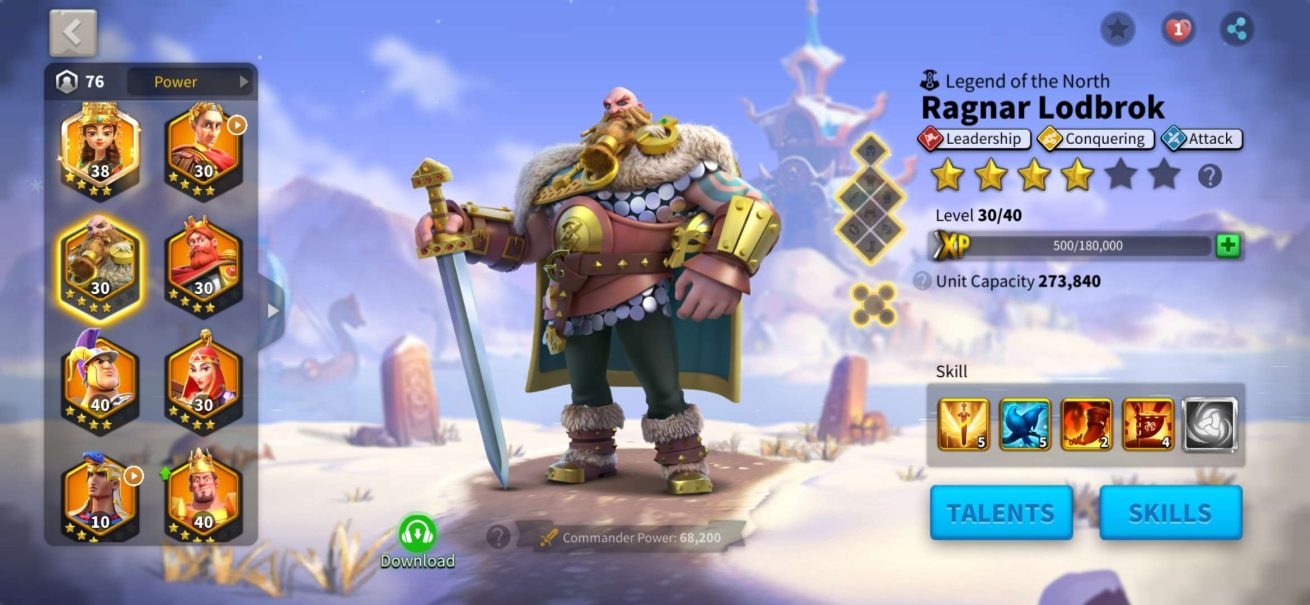Show Unit Capacity help info
This screenshot has height=605, width=1310.
tap(922, 282)
